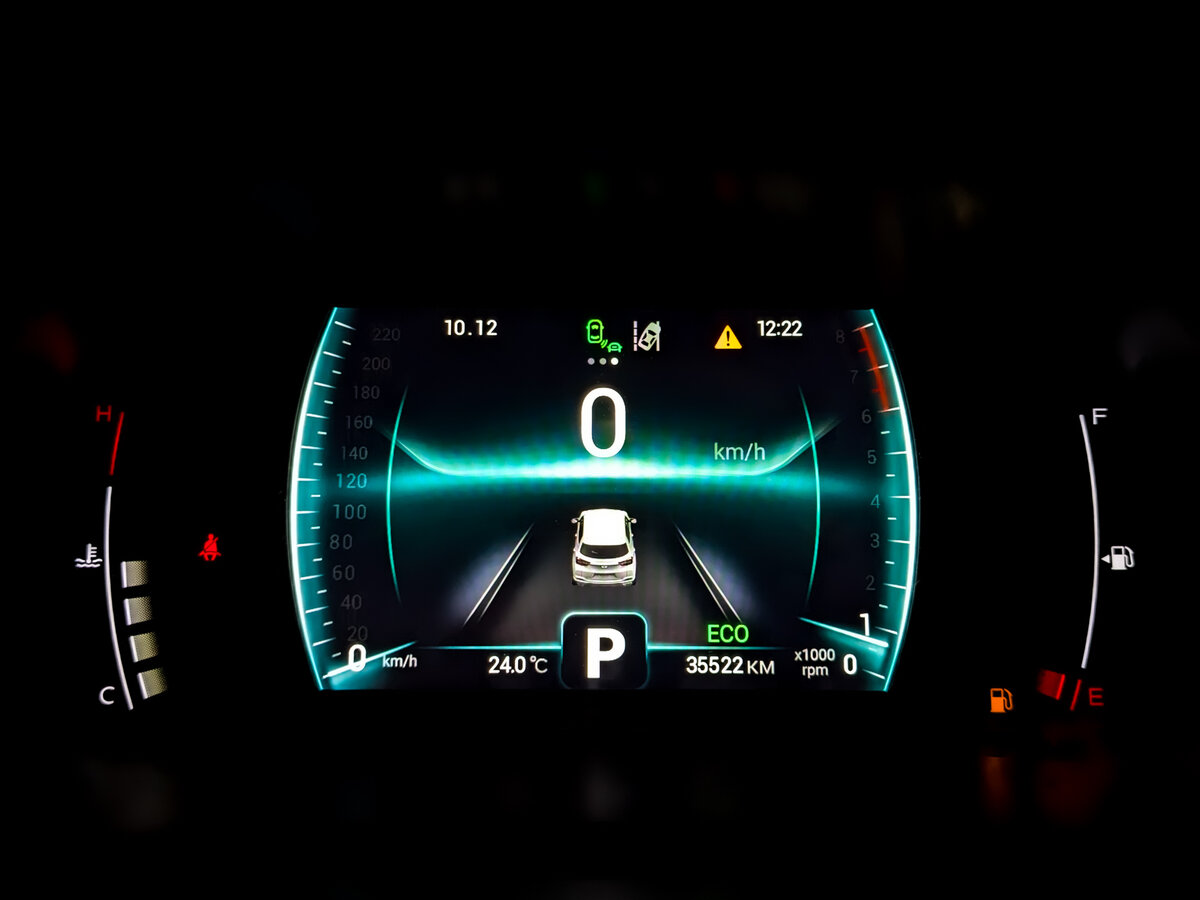
Task: Click the yellow warning triangle icon
Action: coord(728,337)
